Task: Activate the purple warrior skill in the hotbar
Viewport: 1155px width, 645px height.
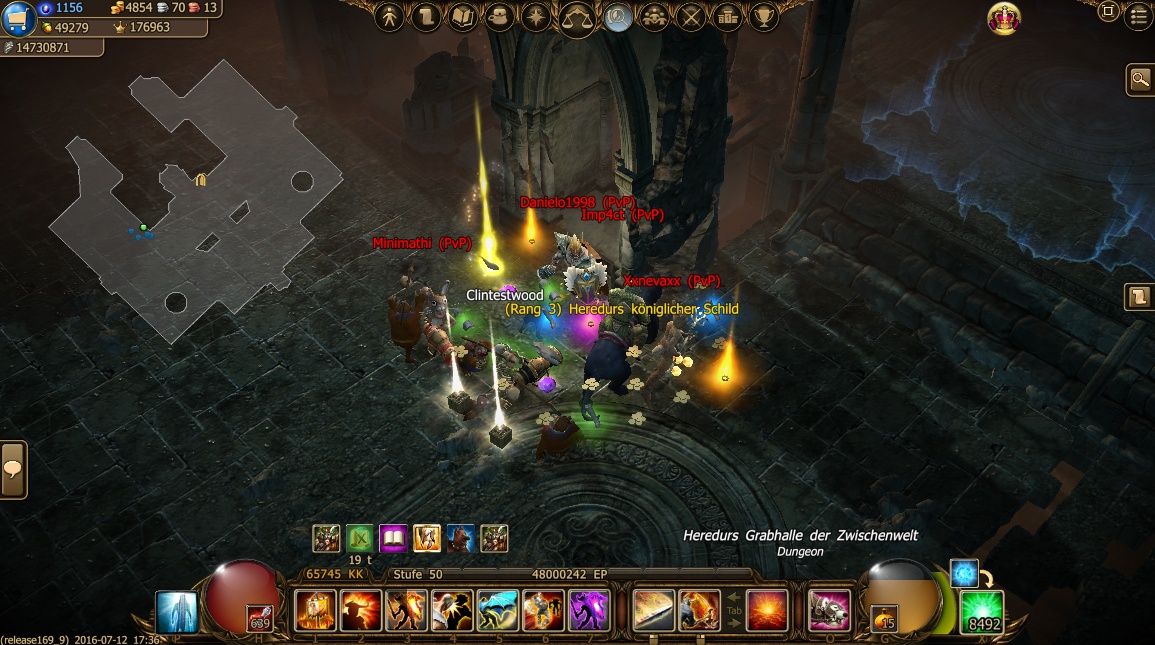Action: (x=589, y=610)
